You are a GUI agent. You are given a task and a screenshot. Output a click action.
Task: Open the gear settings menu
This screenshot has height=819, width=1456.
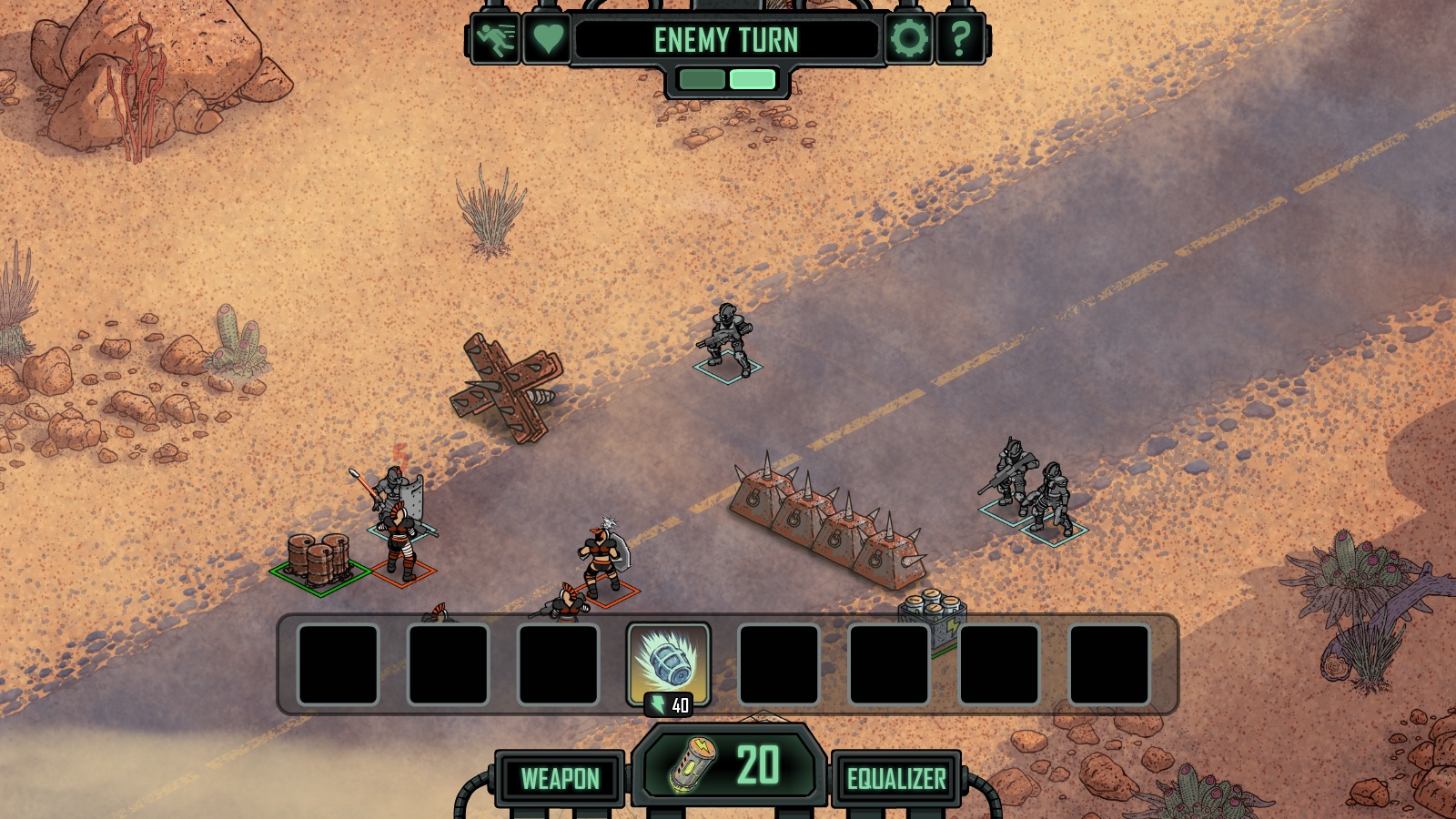908,39
